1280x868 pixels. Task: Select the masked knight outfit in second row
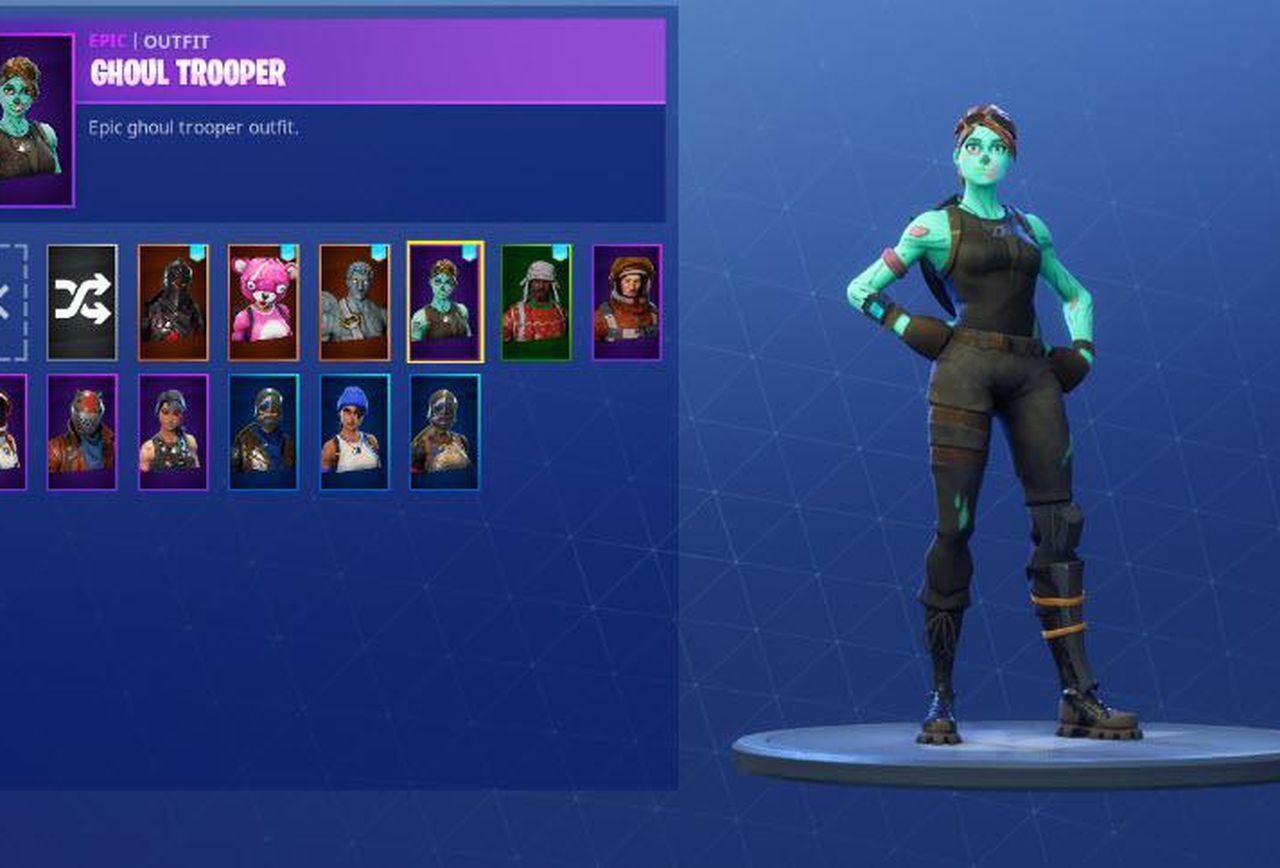point(262,432)
